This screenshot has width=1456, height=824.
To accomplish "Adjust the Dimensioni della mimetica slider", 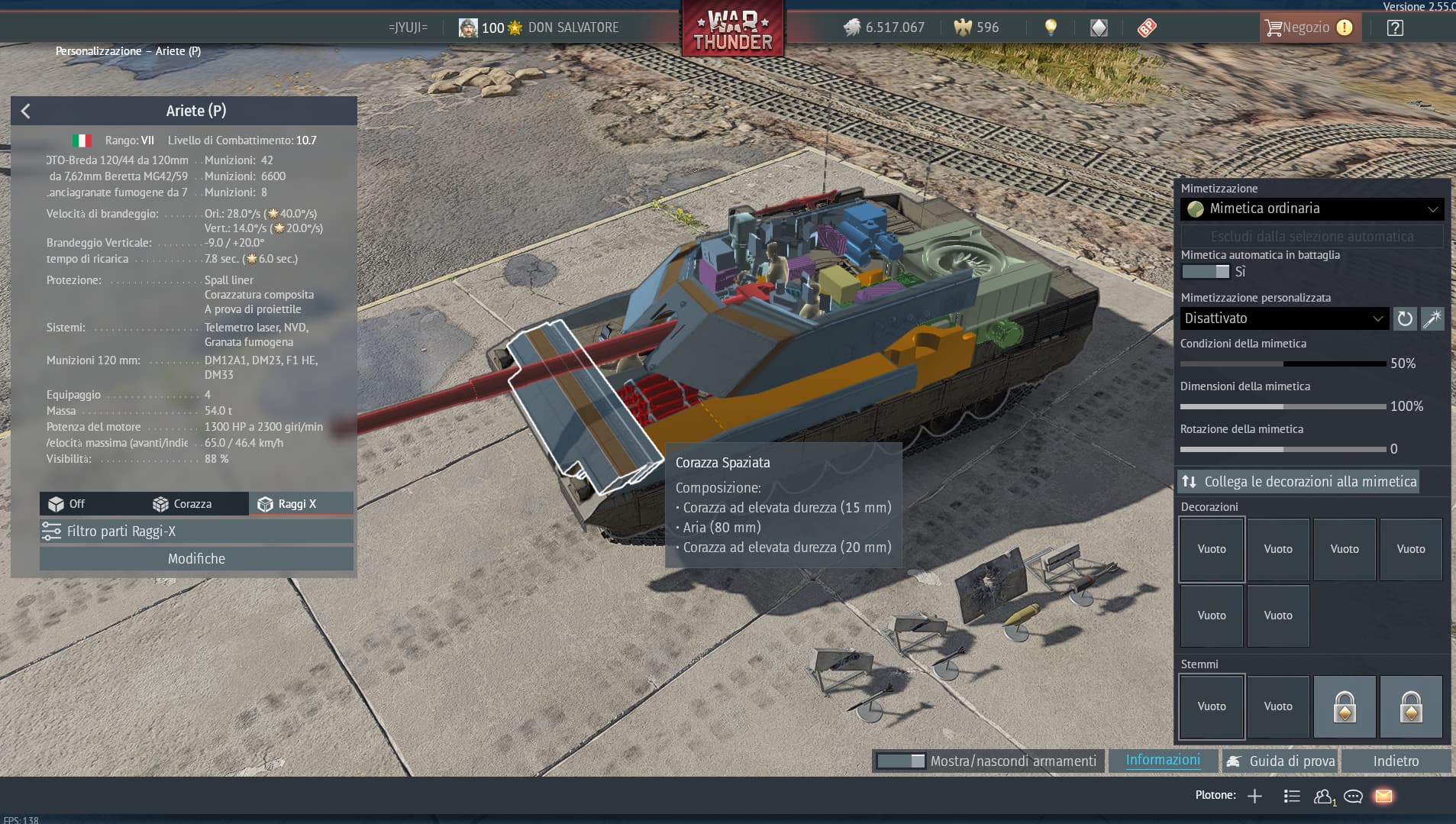I will tap(1283, 406).
